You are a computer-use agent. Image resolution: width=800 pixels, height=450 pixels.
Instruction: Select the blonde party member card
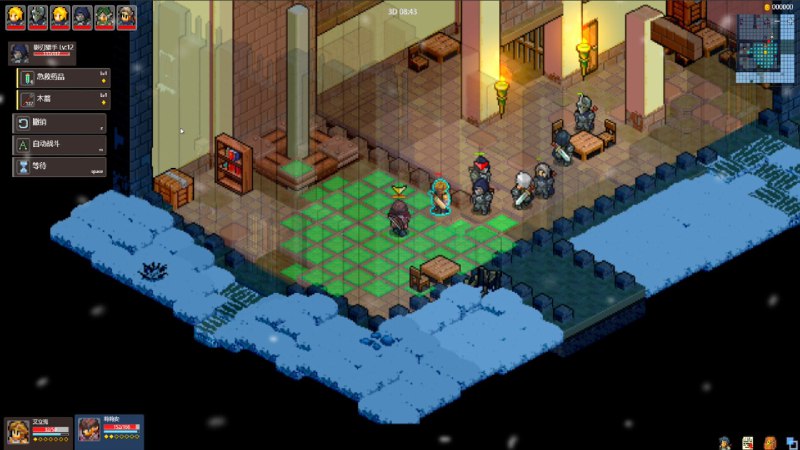click(37, 432)
